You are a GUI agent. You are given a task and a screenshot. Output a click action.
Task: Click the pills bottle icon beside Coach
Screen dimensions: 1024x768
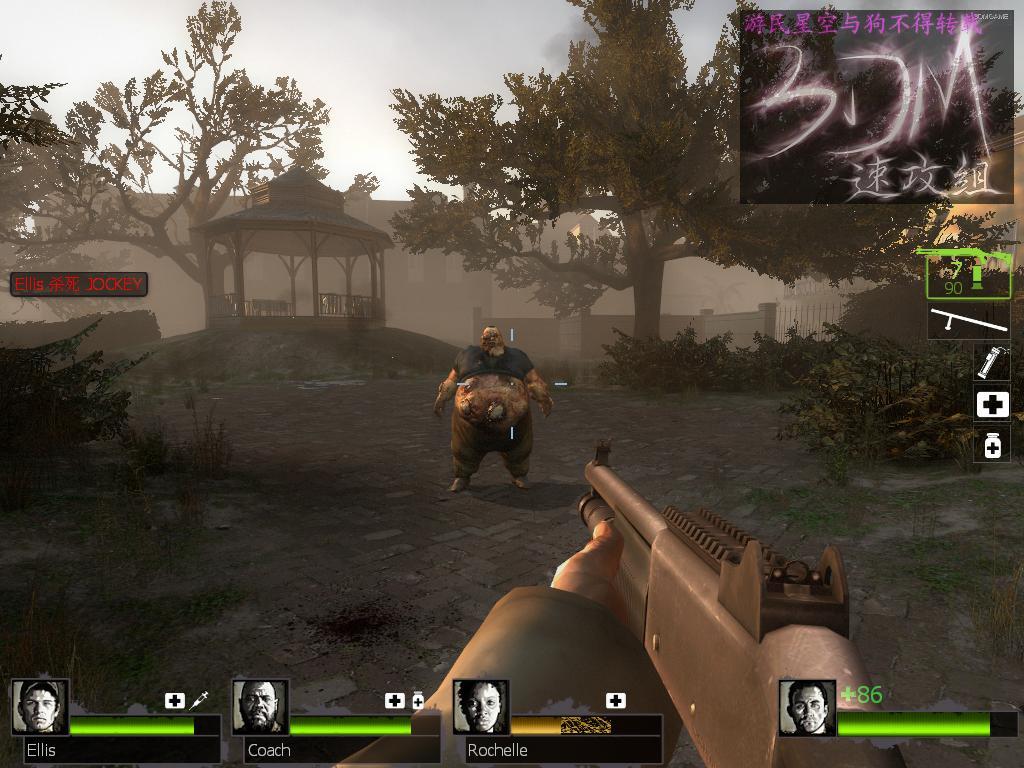[418, 700]
